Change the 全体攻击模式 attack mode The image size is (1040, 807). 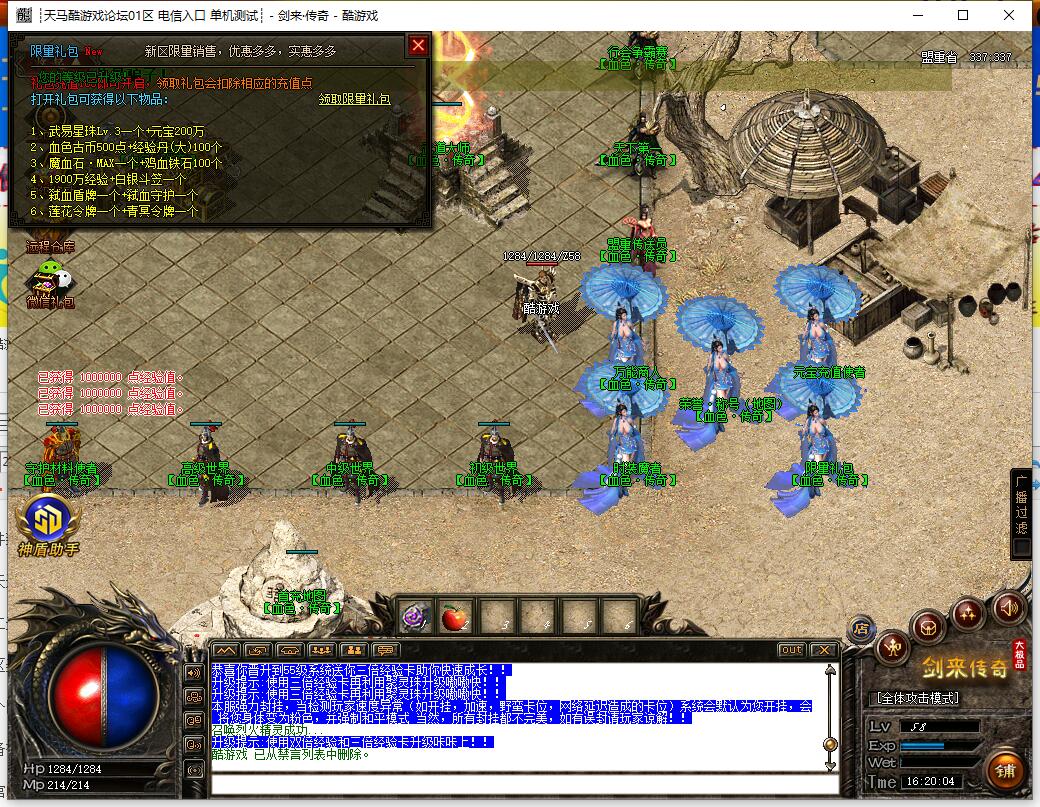pos(916,698)
